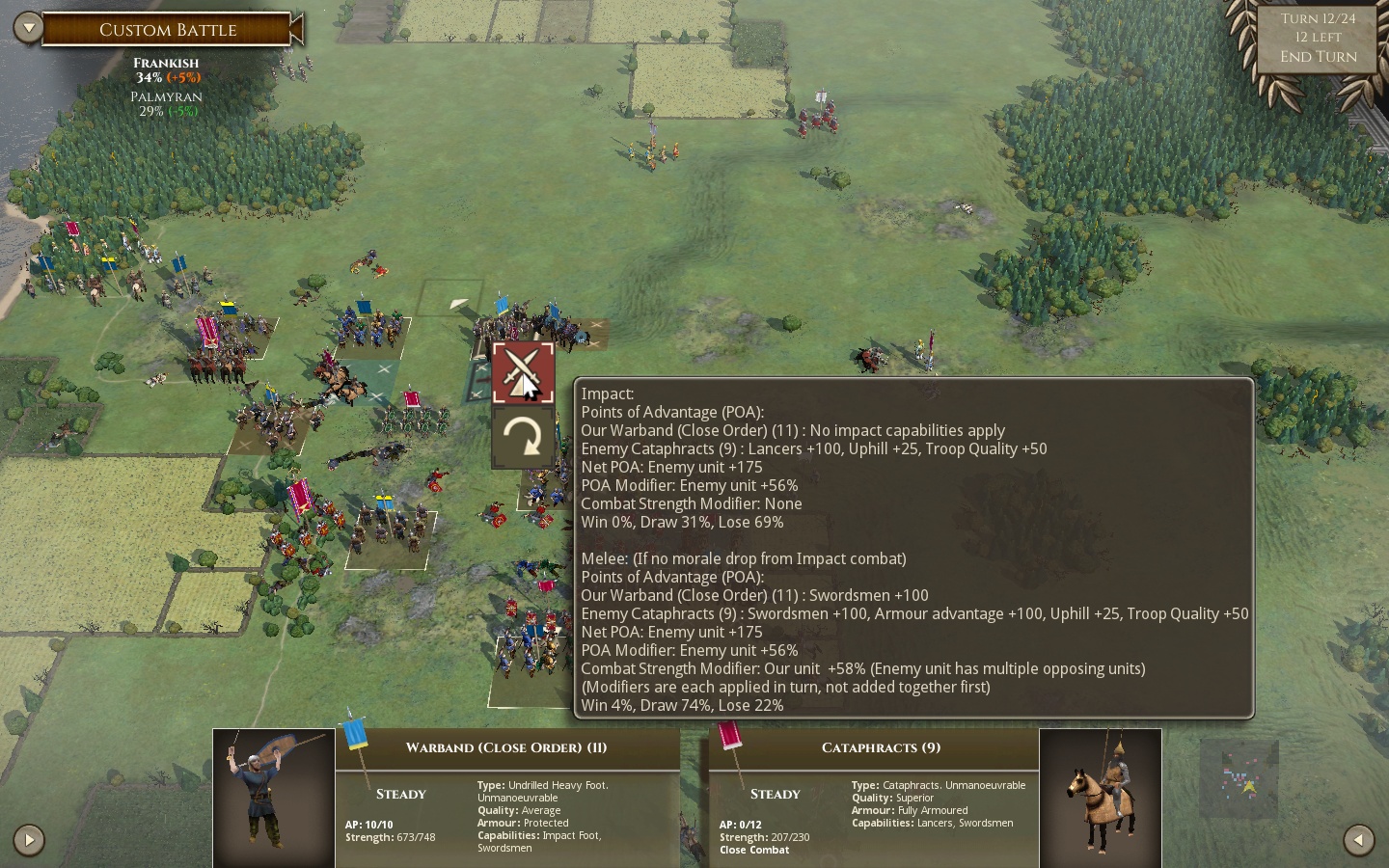
Task: End the current turn
Action: (x=1318, y=57)
